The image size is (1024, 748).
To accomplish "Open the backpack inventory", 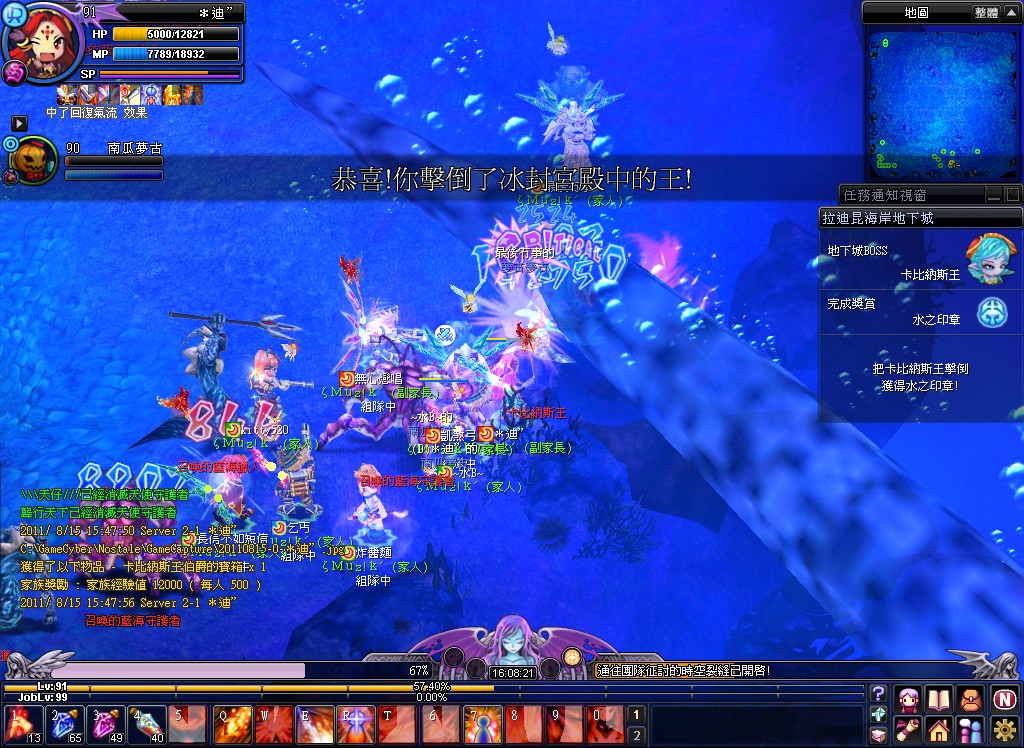I will (x=971, y=698).
